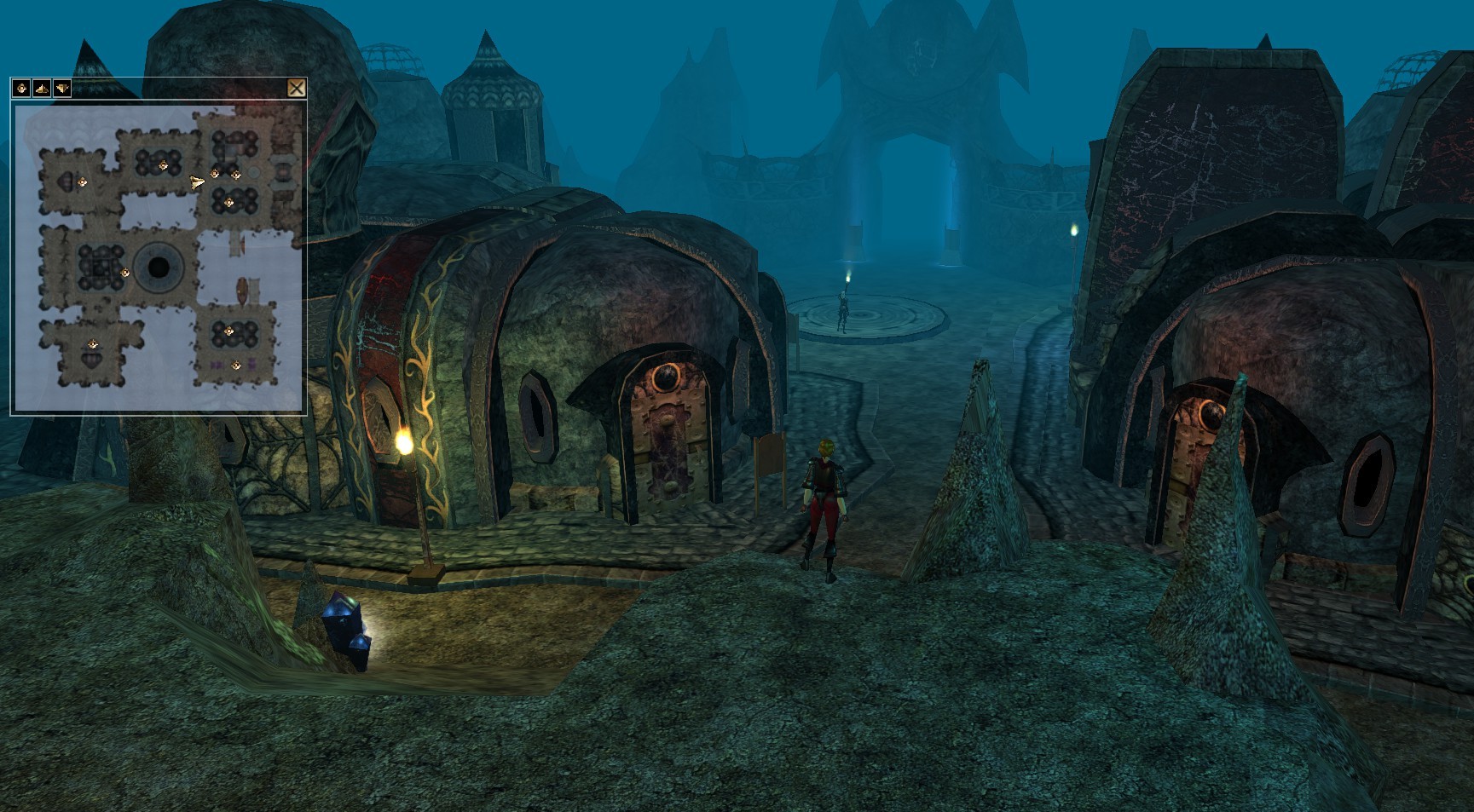The height and width of the screenshot is (812, 1474).
Task: Toggle the map pin marker button
Action: point(21,88)
